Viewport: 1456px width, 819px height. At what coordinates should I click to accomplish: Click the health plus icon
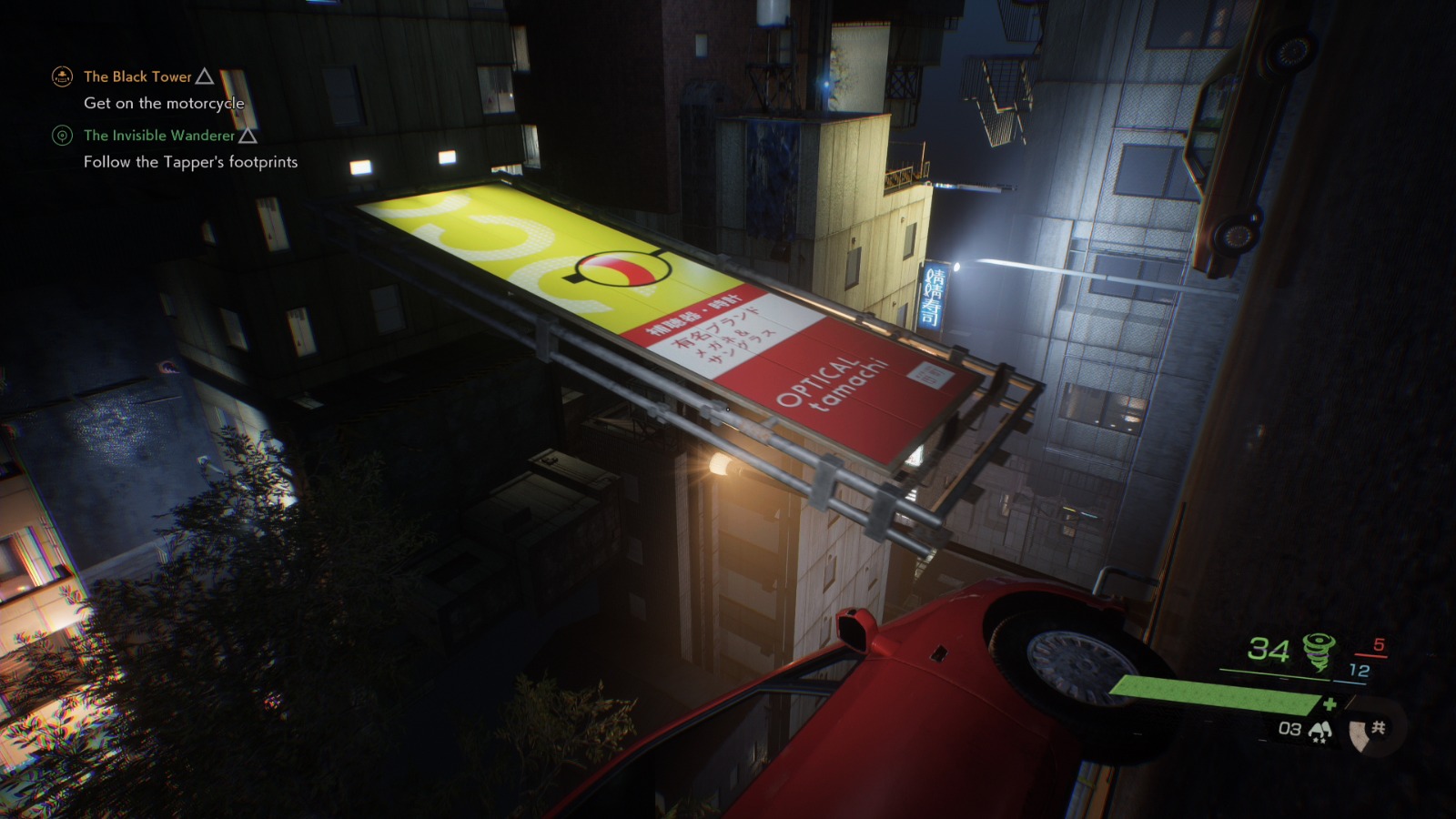pyautogui.click(x=1330, y=703)
